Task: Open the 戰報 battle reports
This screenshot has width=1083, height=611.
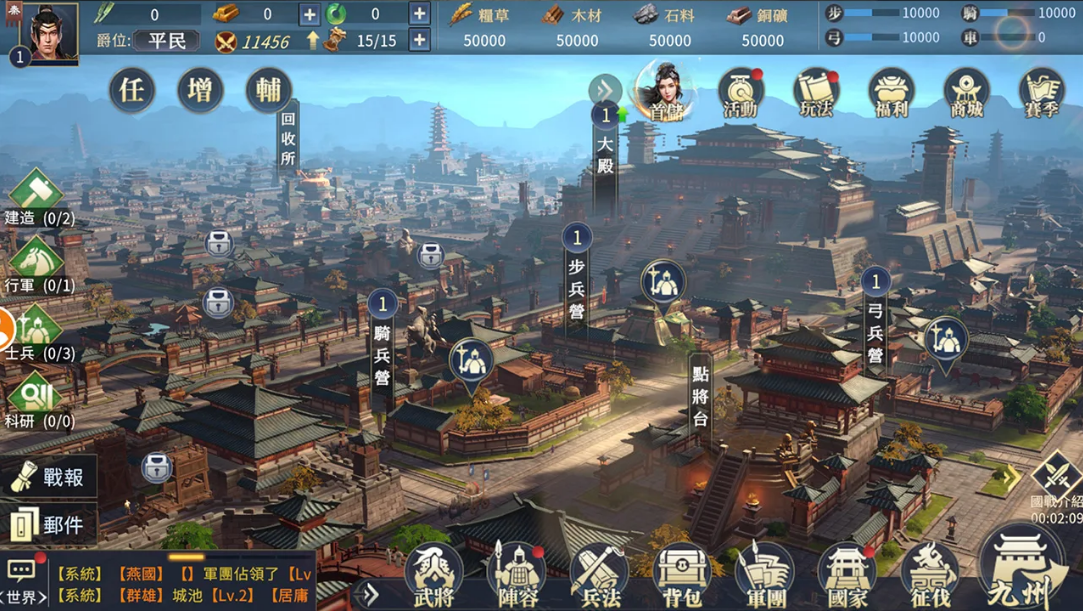Action: (50, 478)
